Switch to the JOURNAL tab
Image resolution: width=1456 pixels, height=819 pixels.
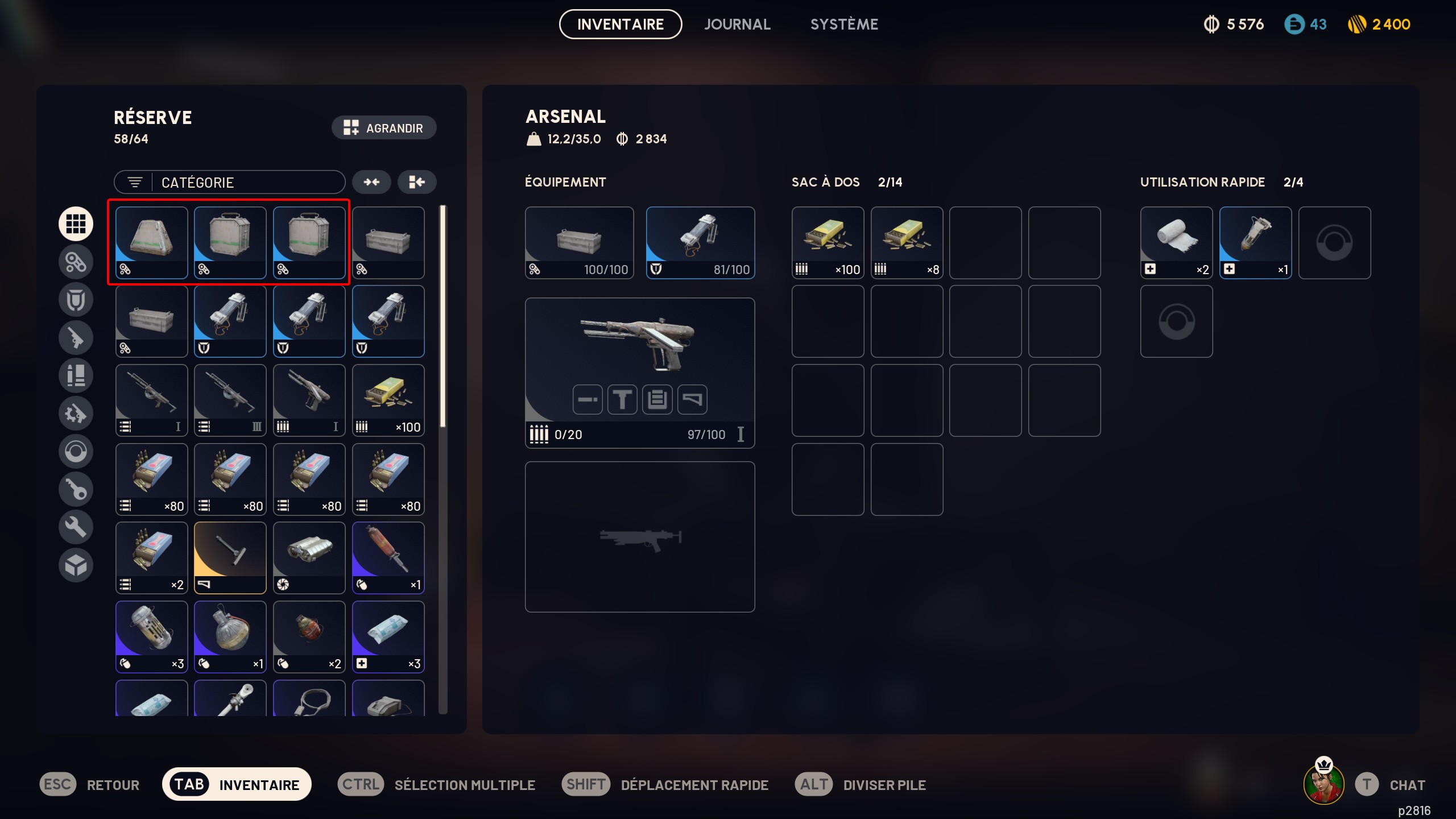pyautogui.click(x=737, y=24)
